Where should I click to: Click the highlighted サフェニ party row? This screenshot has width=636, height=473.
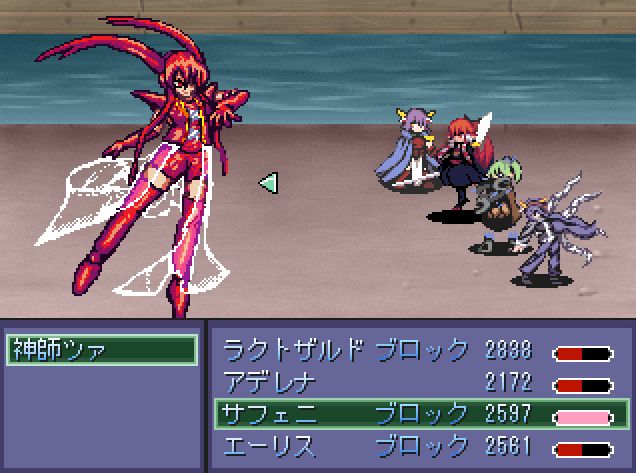point(417,412)
